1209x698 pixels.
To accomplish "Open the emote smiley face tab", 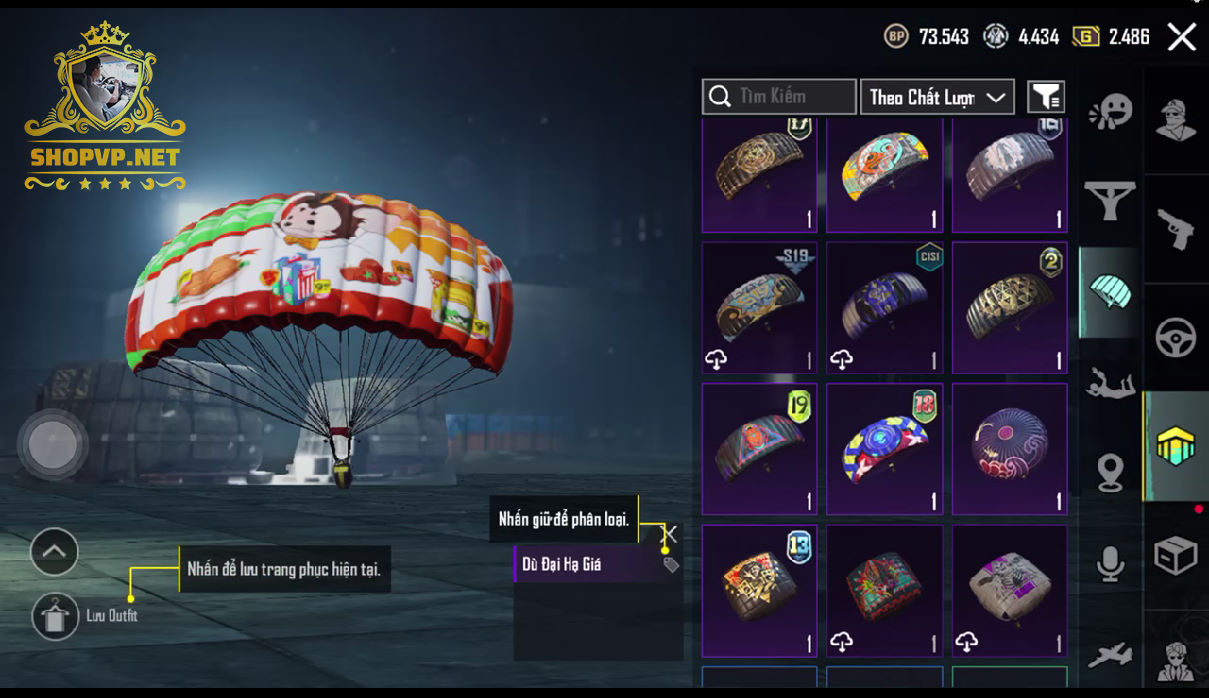I will tap(1110, 111).
